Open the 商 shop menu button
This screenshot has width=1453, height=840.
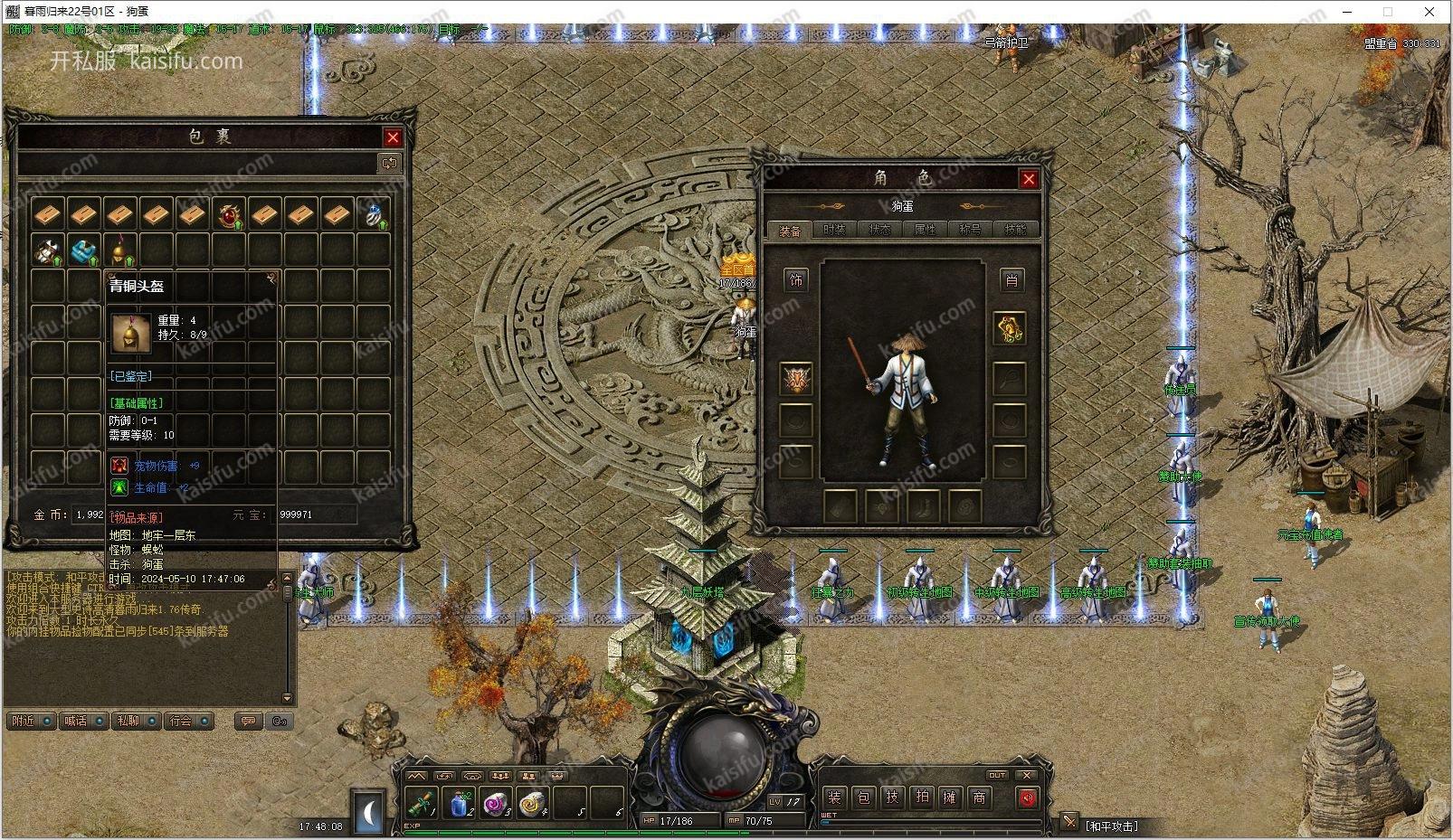pos(979,798)
